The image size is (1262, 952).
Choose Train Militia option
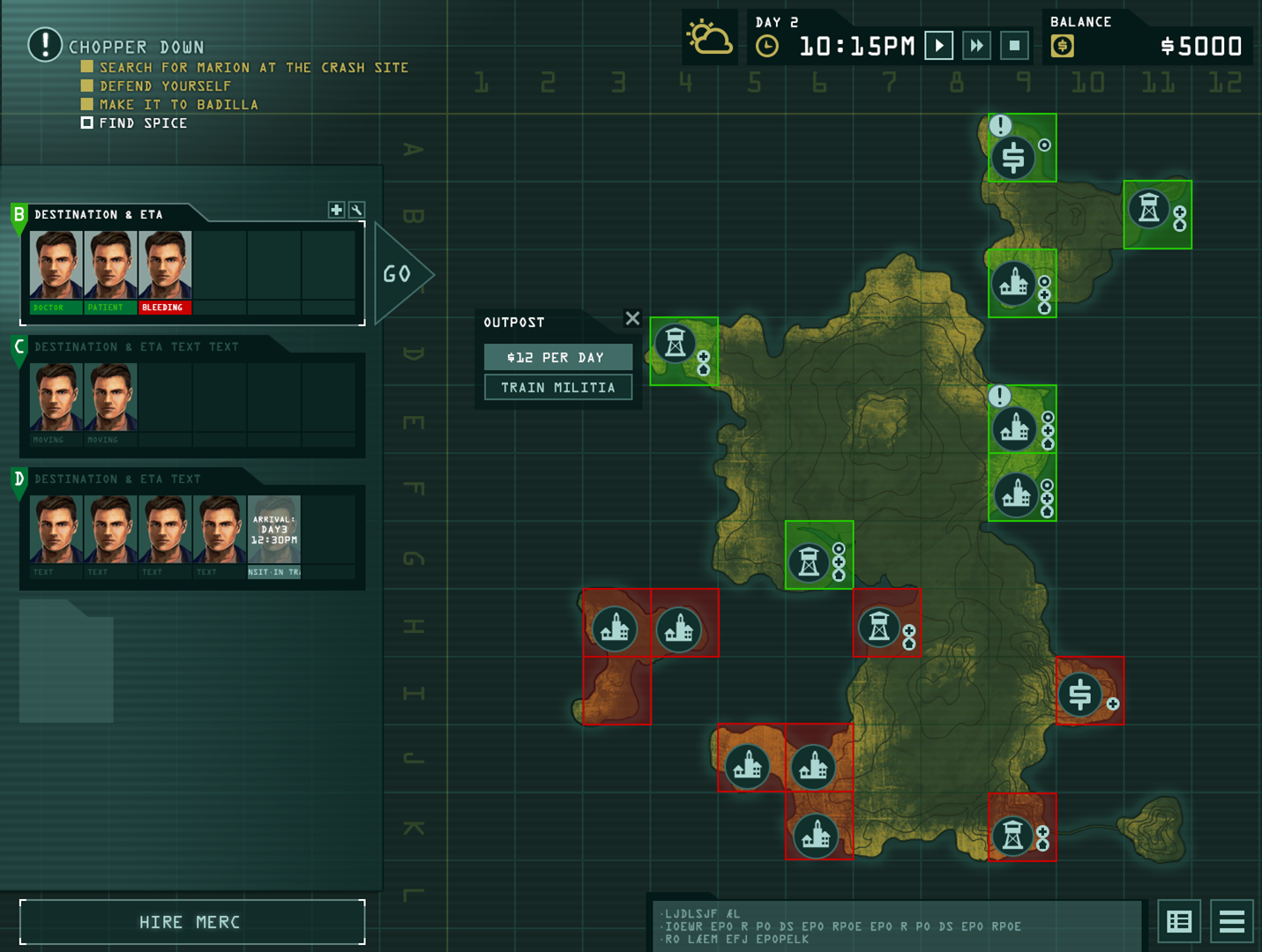558,388
